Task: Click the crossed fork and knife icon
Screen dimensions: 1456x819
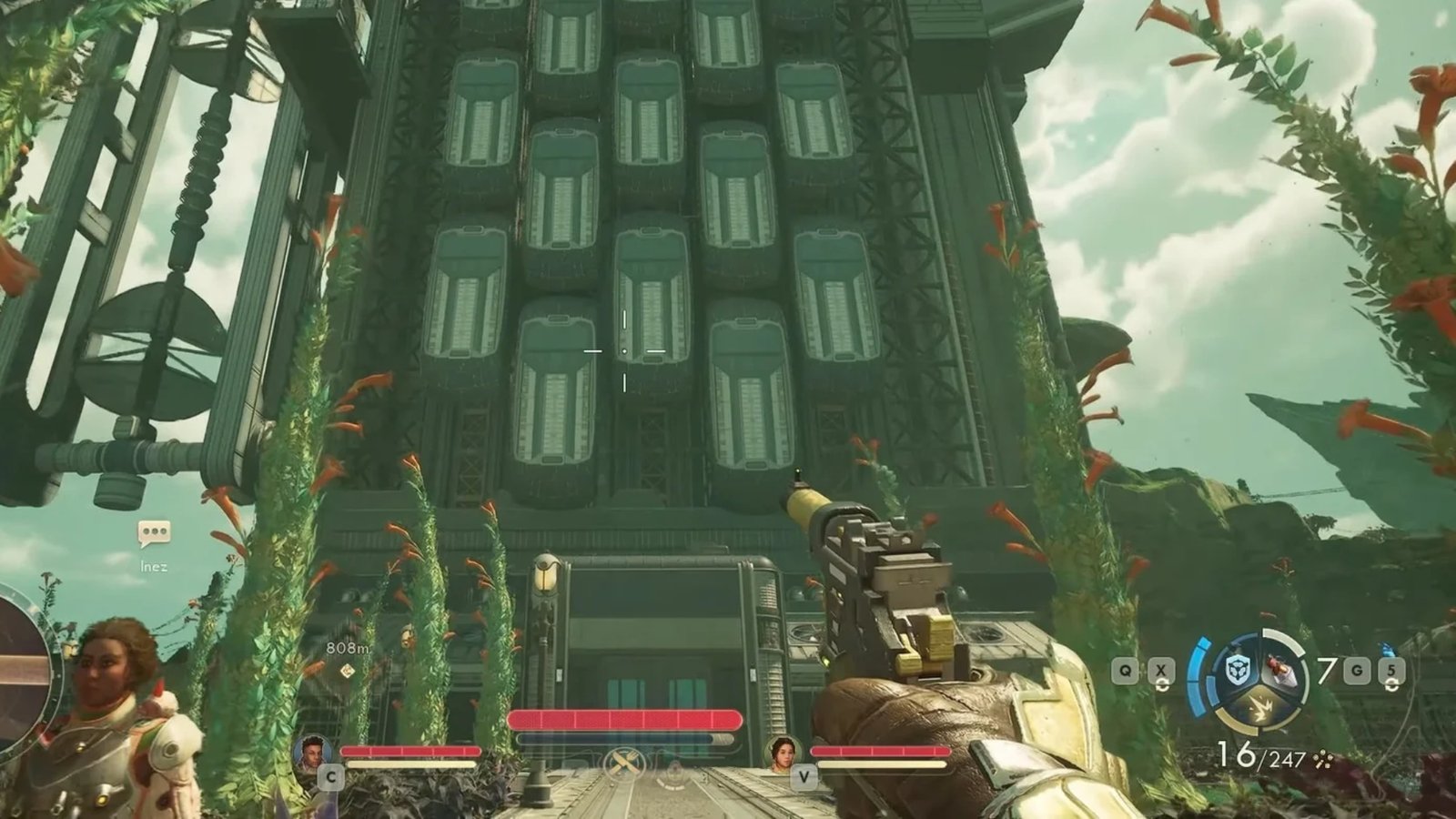Action: click(x=626, y=763)
